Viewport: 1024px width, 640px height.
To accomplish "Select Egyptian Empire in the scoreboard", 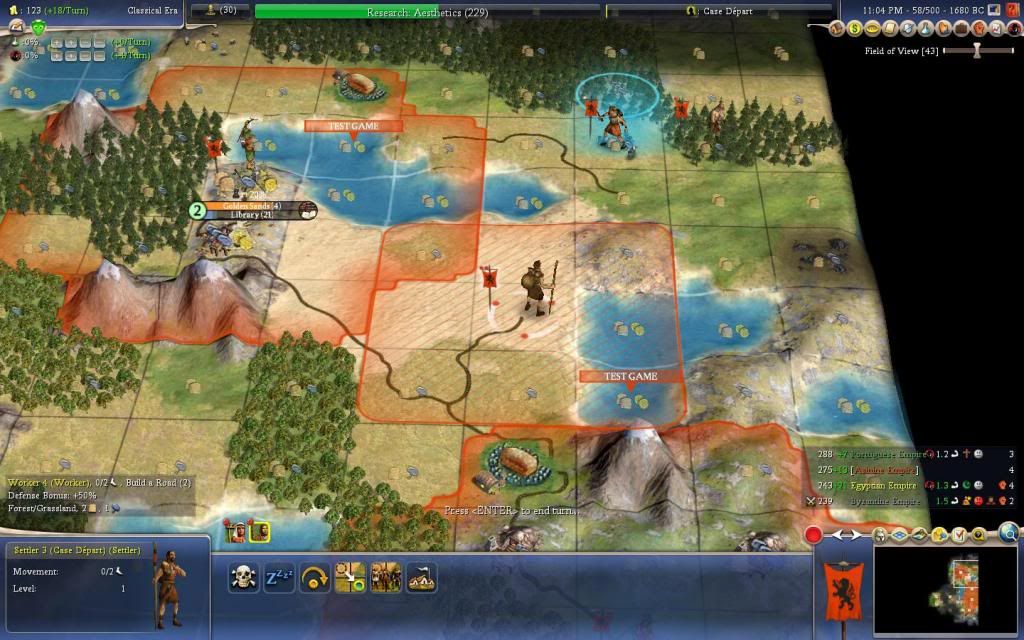I will pos(882,485).
